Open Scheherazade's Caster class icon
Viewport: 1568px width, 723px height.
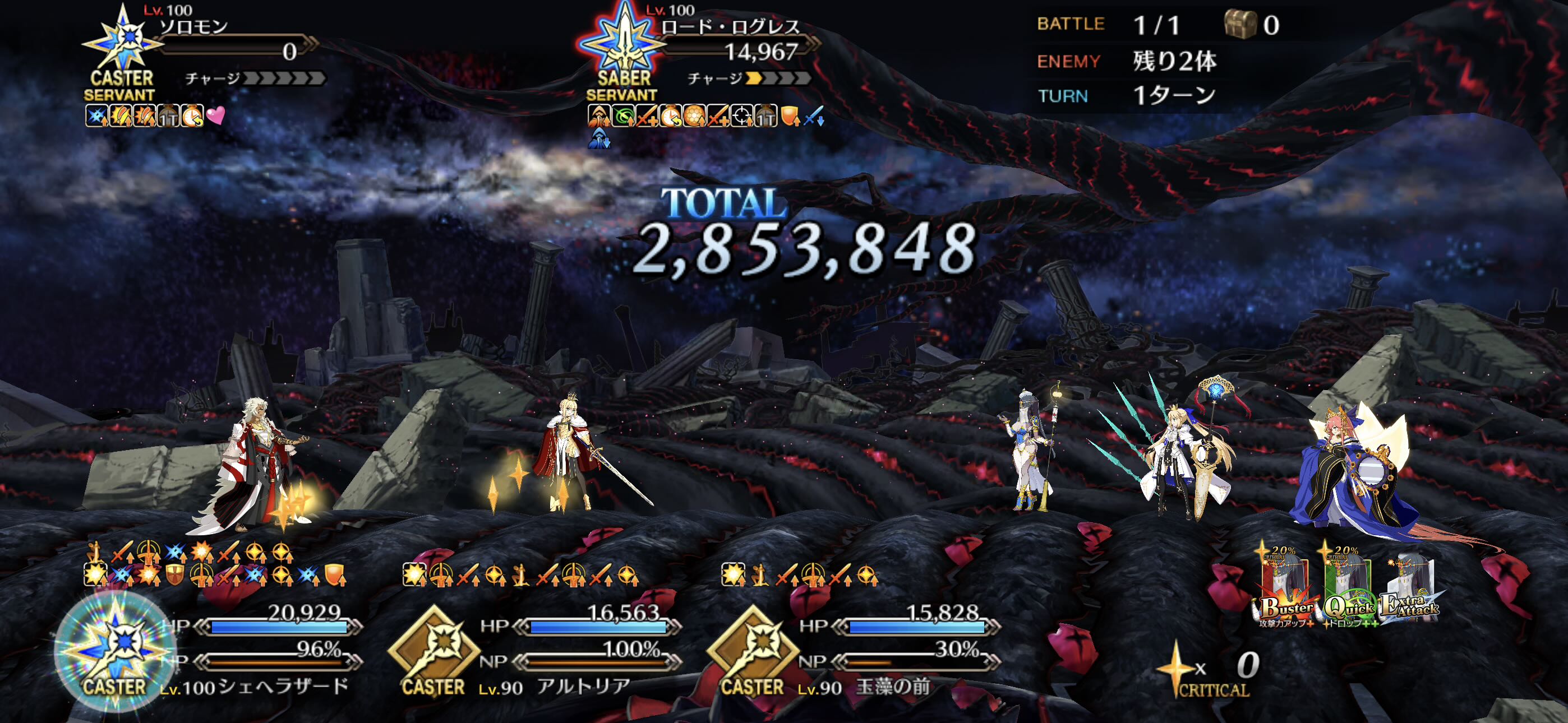click(x=115, y=652)
